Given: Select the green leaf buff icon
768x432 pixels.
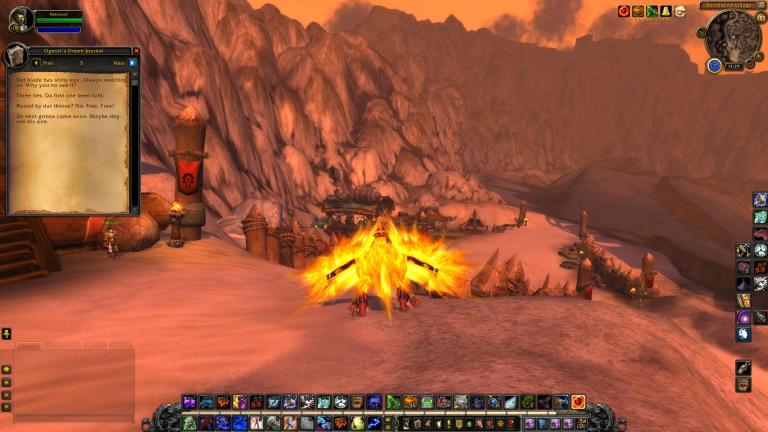Looking at the screenshot, I should tap(652, 11).
